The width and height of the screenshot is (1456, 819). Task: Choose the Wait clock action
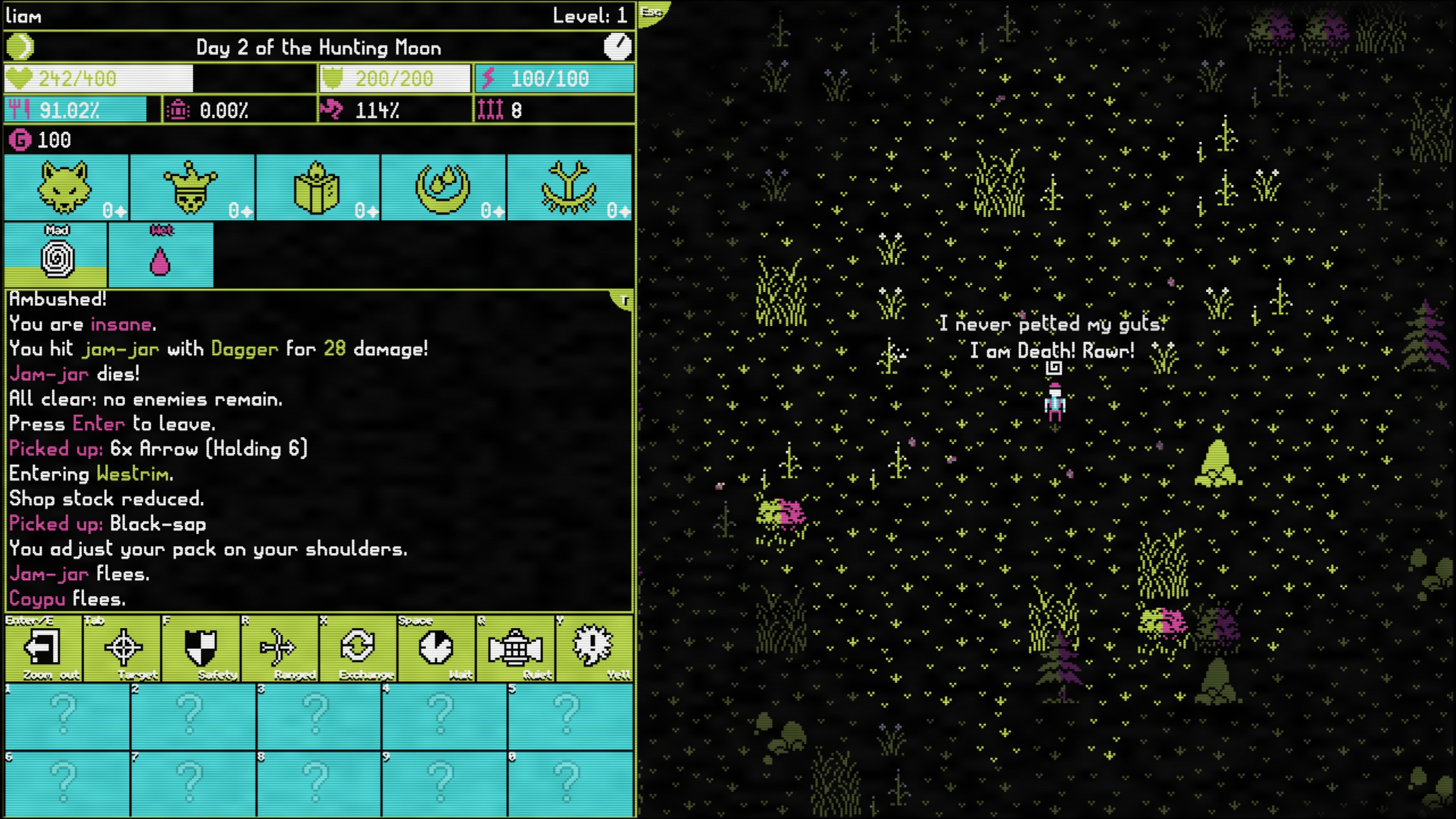point(437,648)
